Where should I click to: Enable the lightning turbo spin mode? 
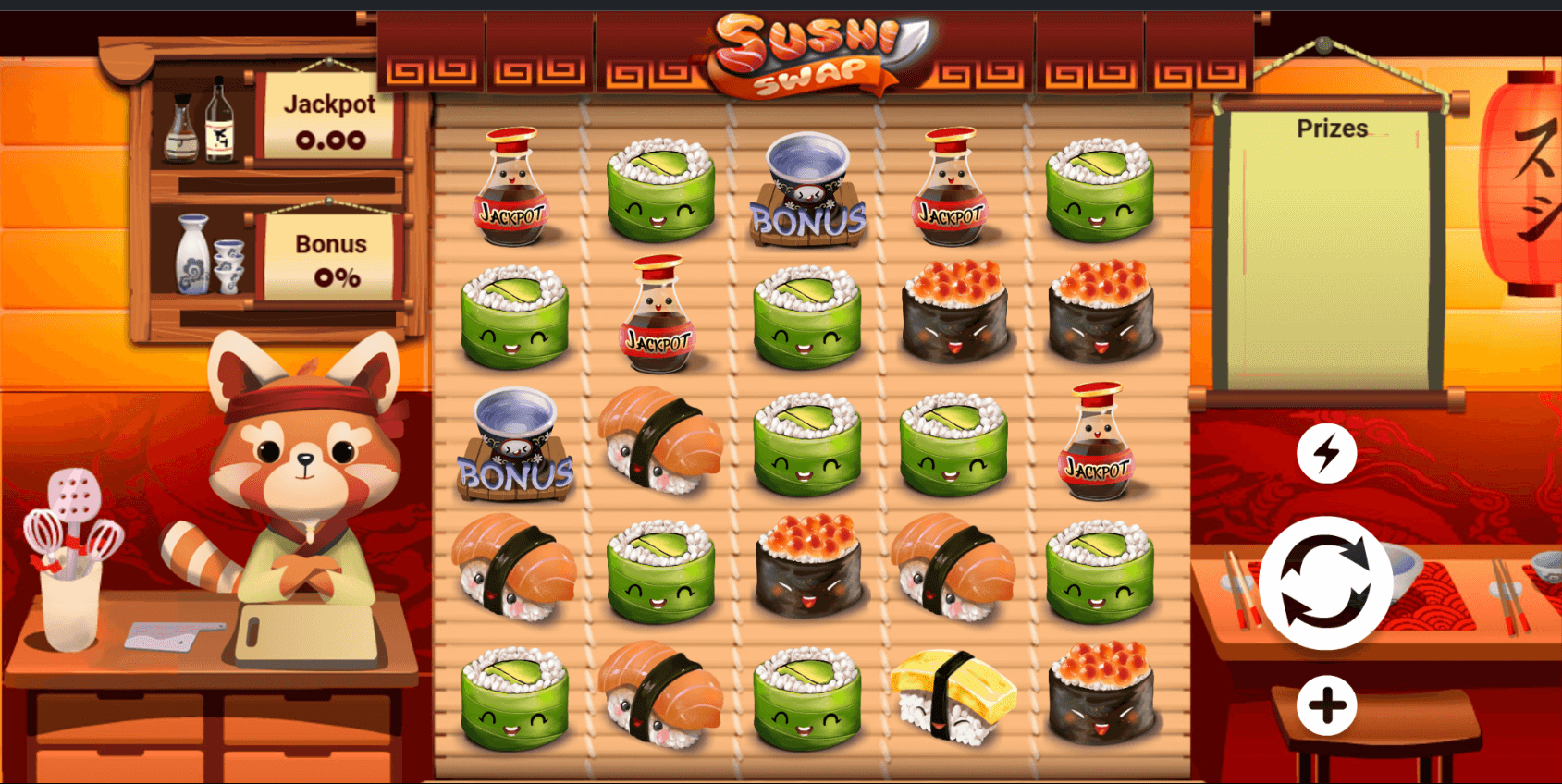point(1328,452)
